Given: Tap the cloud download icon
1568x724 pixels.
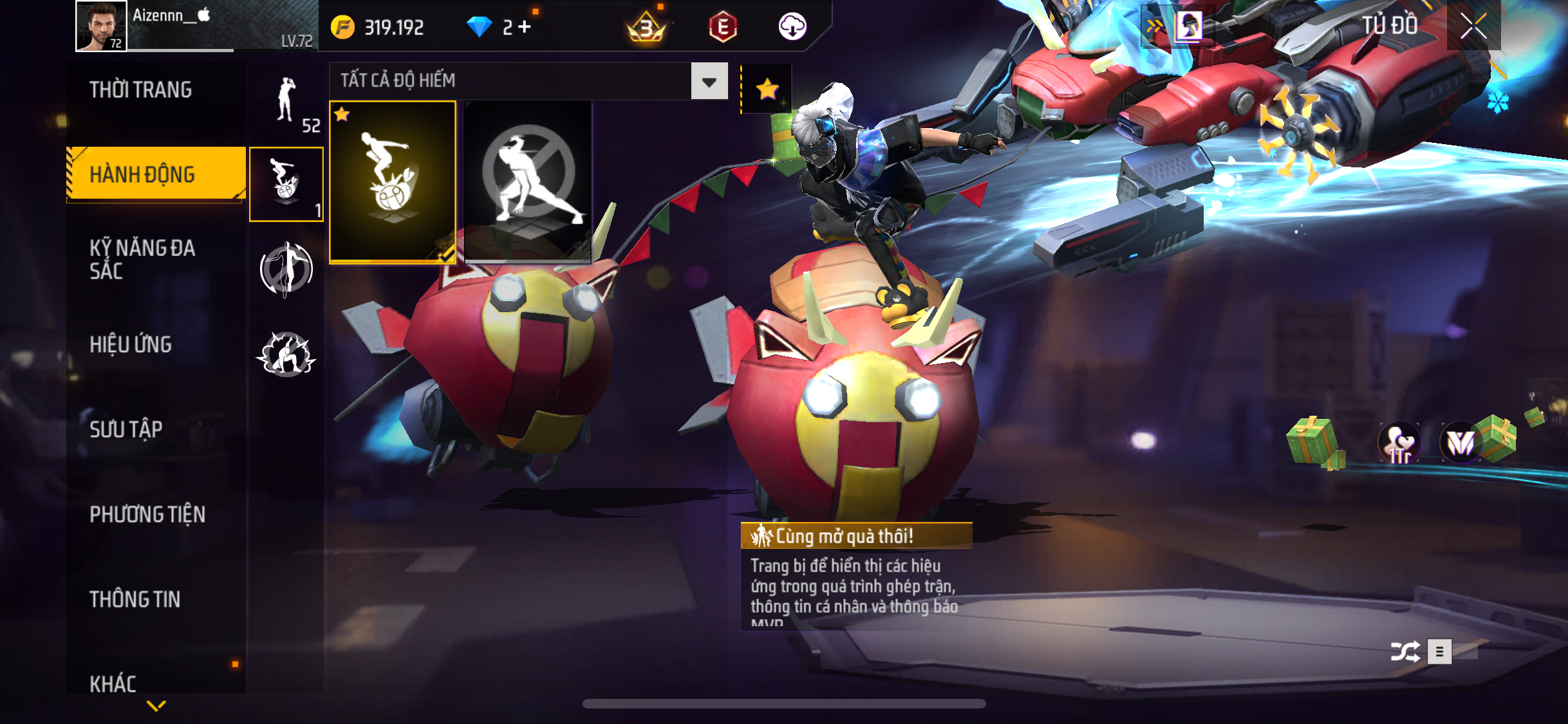Looking at the screenshot, I should (x=792, y=27).
